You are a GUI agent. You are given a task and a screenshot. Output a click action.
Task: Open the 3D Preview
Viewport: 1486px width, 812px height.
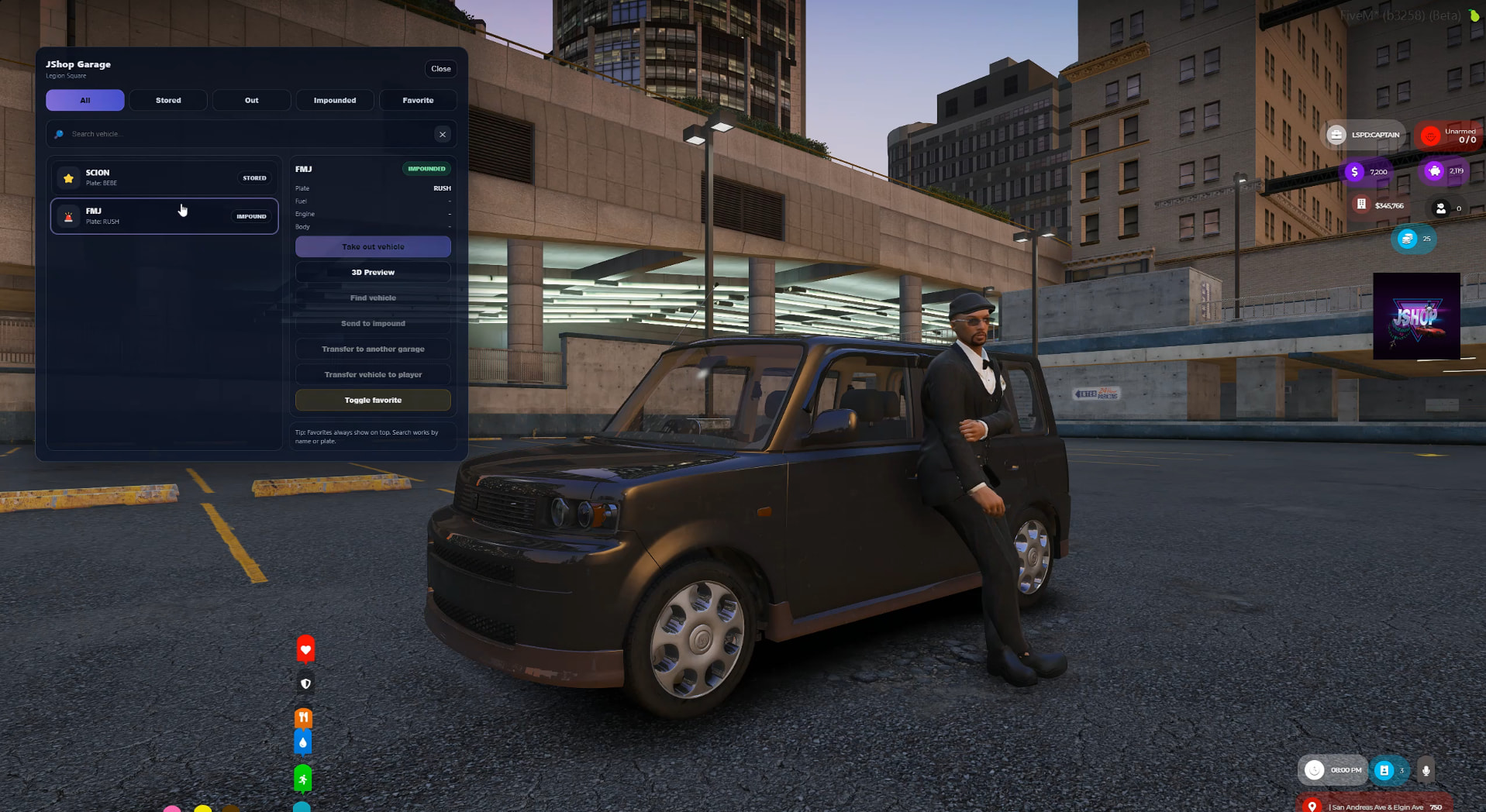(373, 272)
